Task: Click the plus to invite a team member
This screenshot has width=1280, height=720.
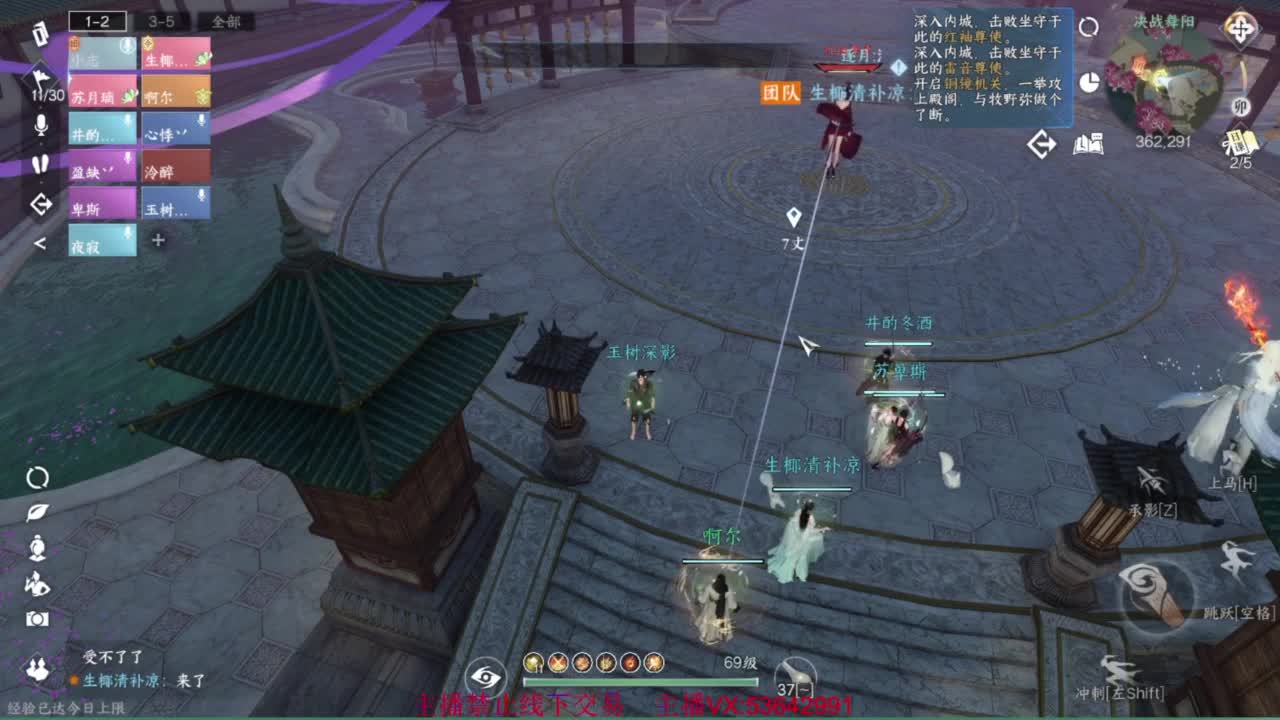Action: pyautogui.click(x=157, y=241)
